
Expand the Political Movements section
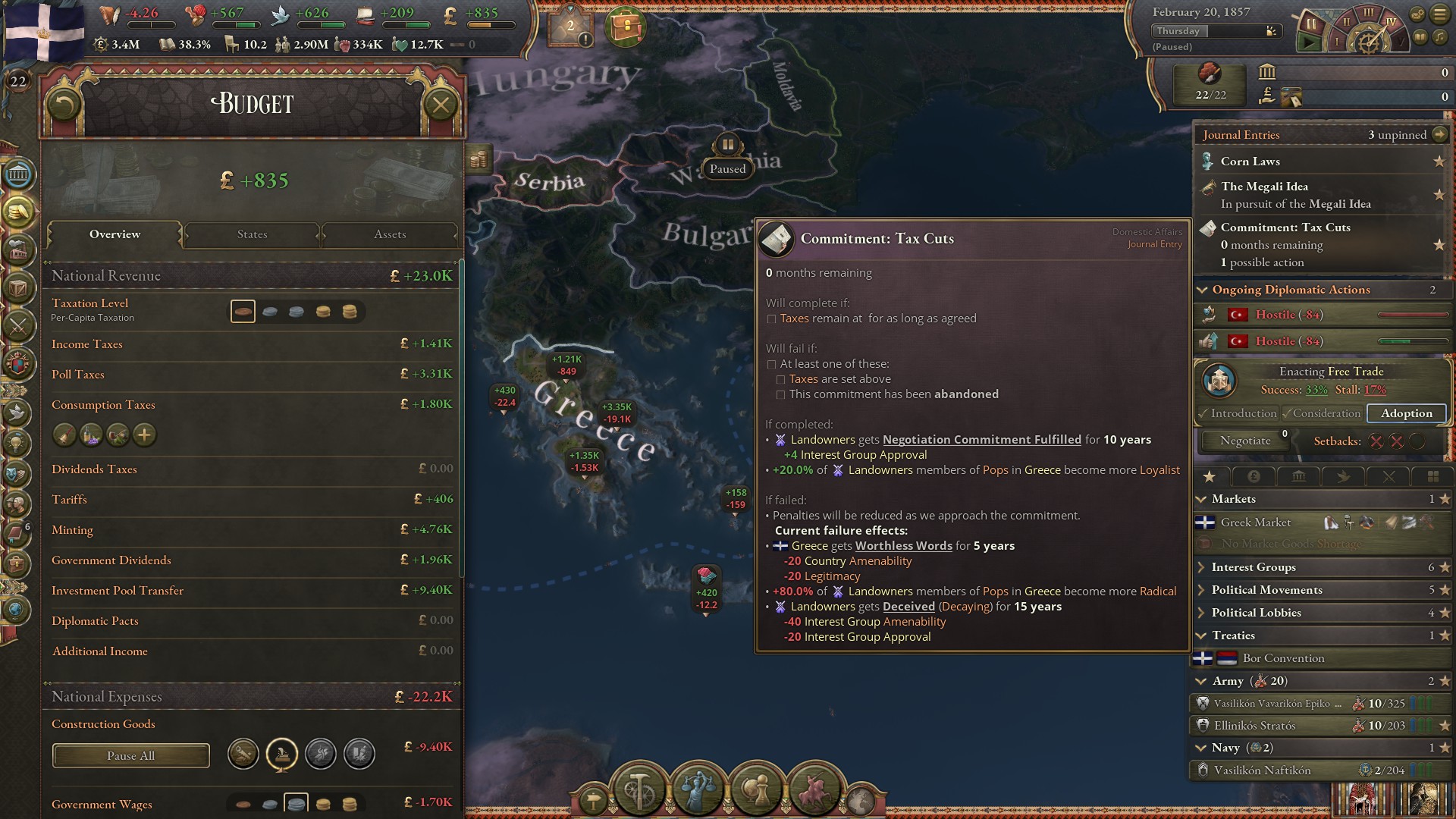coord(1200,589)
